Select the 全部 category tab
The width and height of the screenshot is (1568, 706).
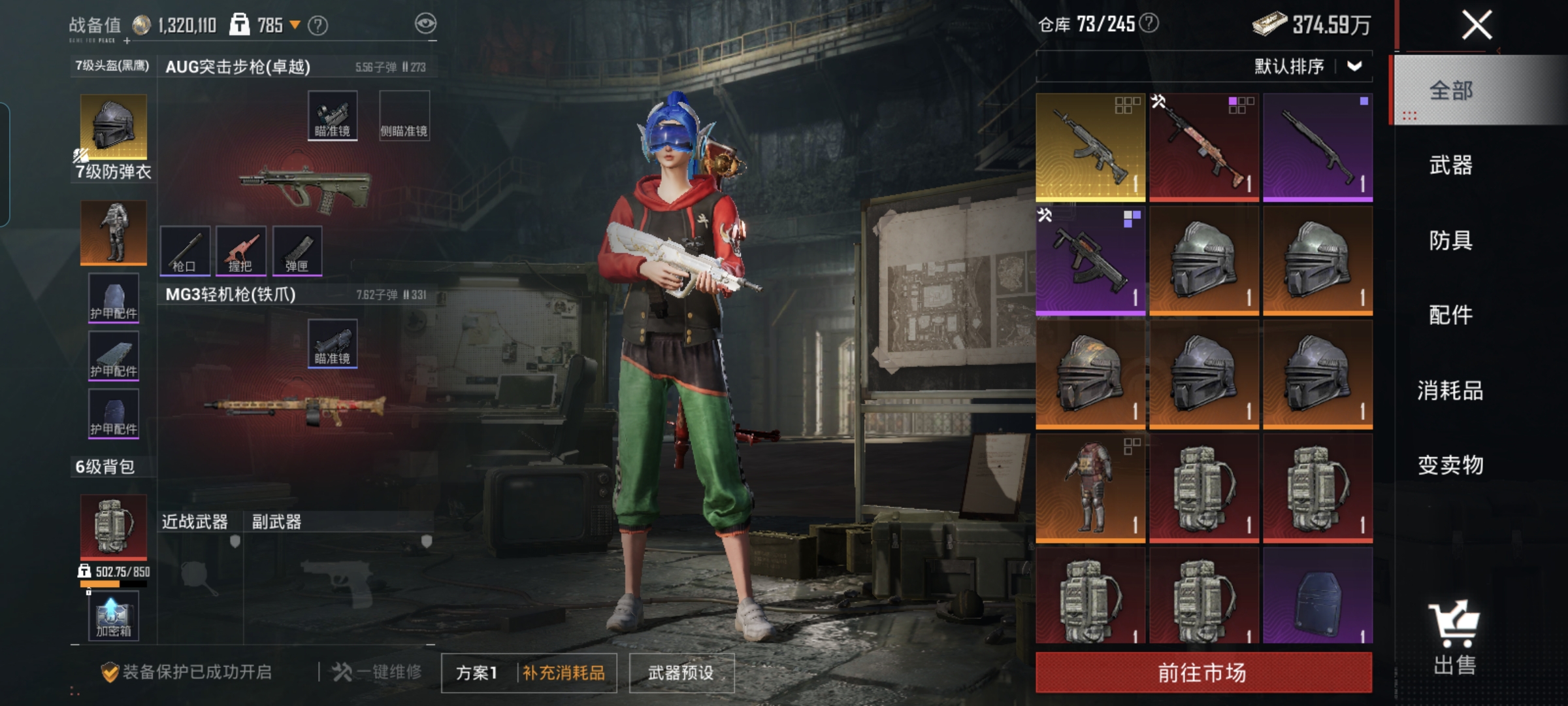click(x=1450, y=90)
